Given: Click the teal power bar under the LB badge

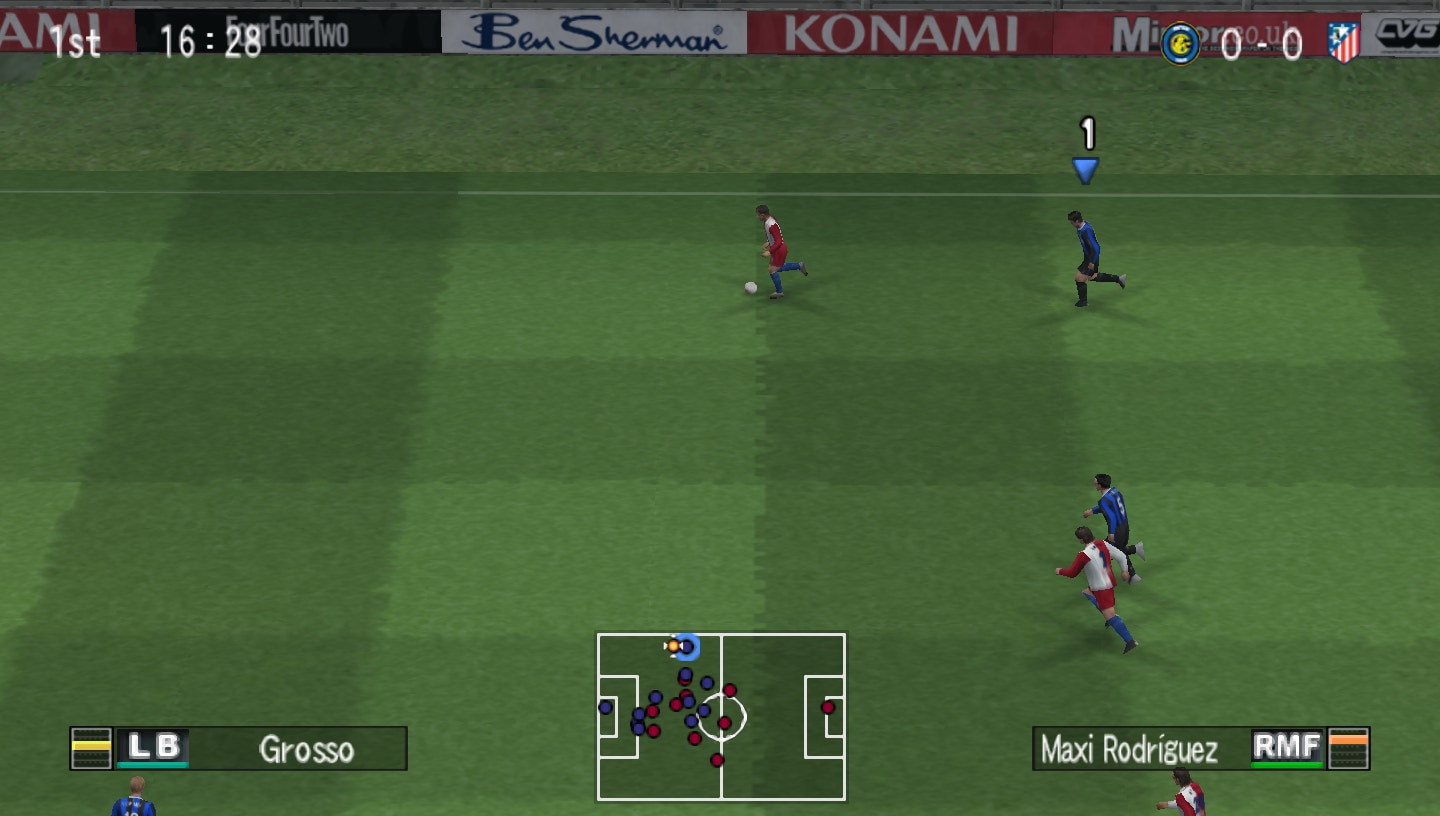Looking at the screenshot, I should tap(153, 766).
